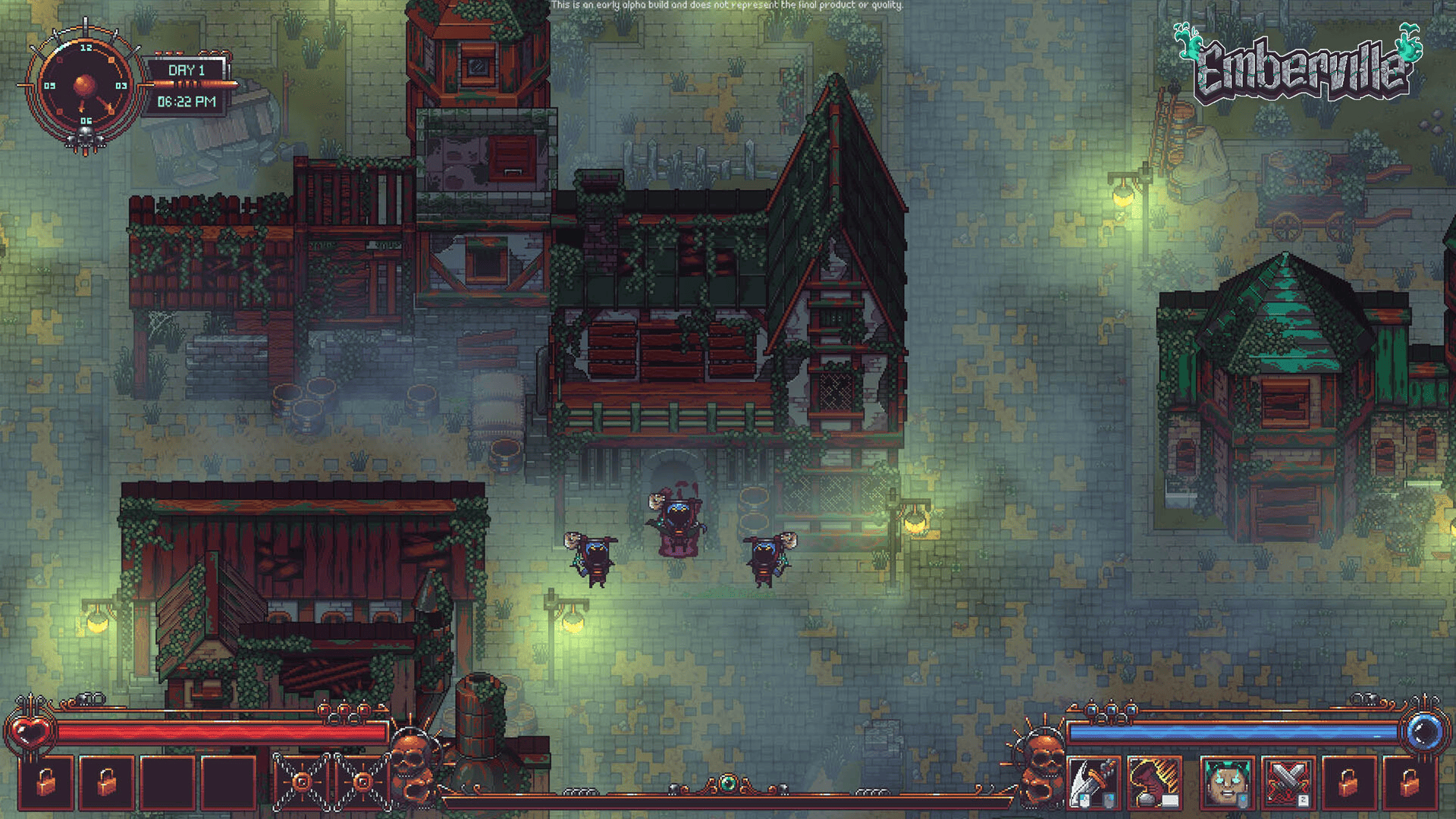Image resolution: width=1456 pixels, height=819 pixels.
Task: Trigger the crossed swords skill
Action: coord(1288,783)
